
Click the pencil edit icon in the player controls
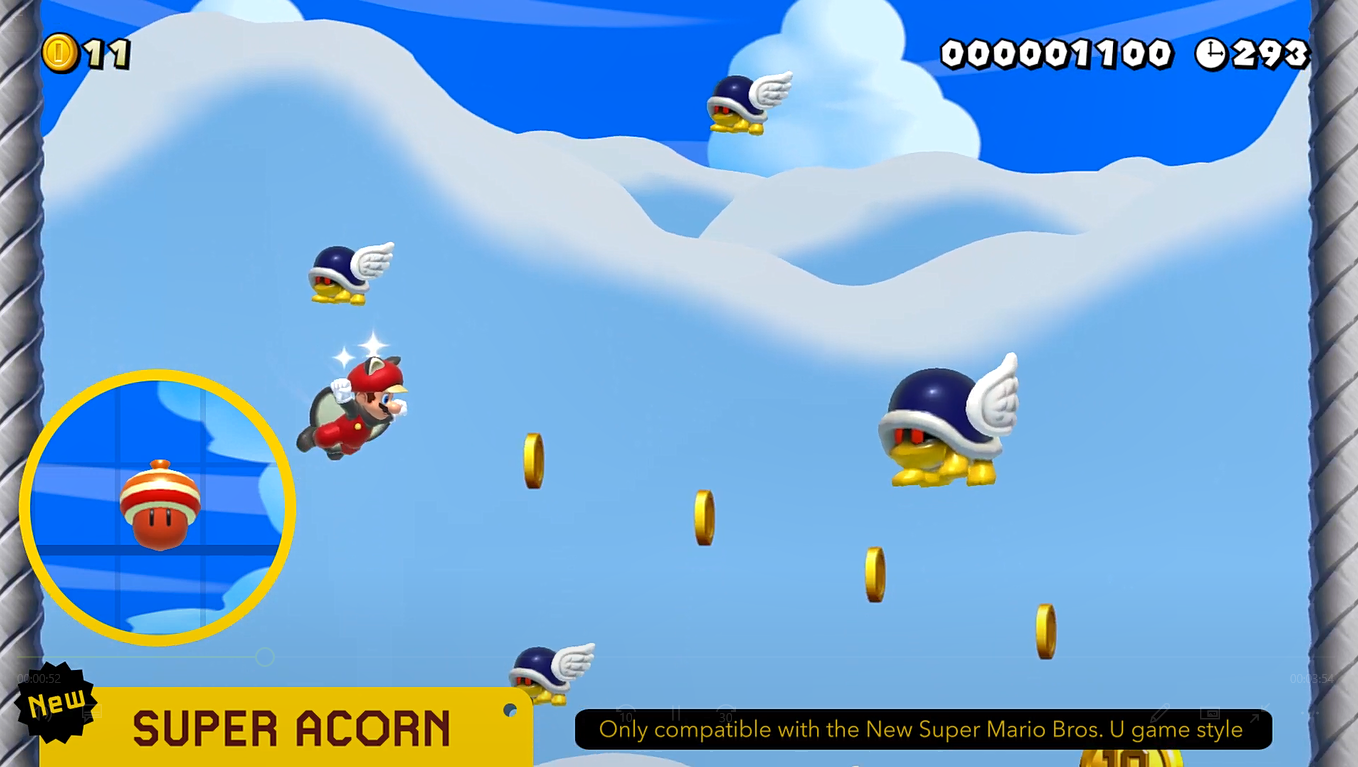point(1160,712)
